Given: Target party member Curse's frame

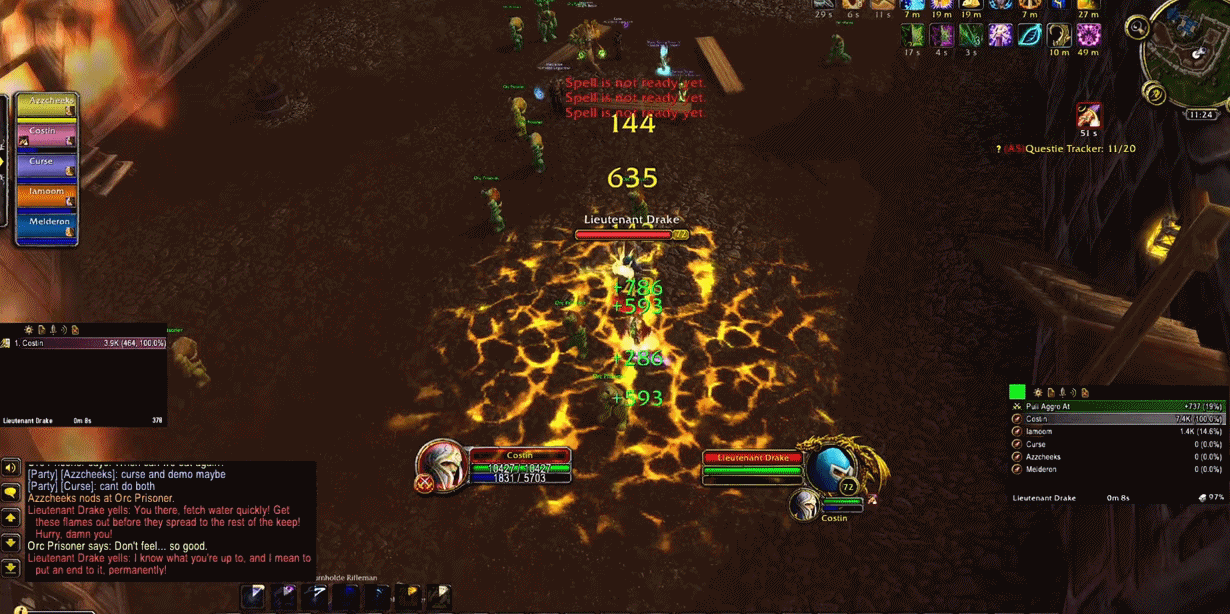Looking at the screenshot, I should click(x=46, y=166).
